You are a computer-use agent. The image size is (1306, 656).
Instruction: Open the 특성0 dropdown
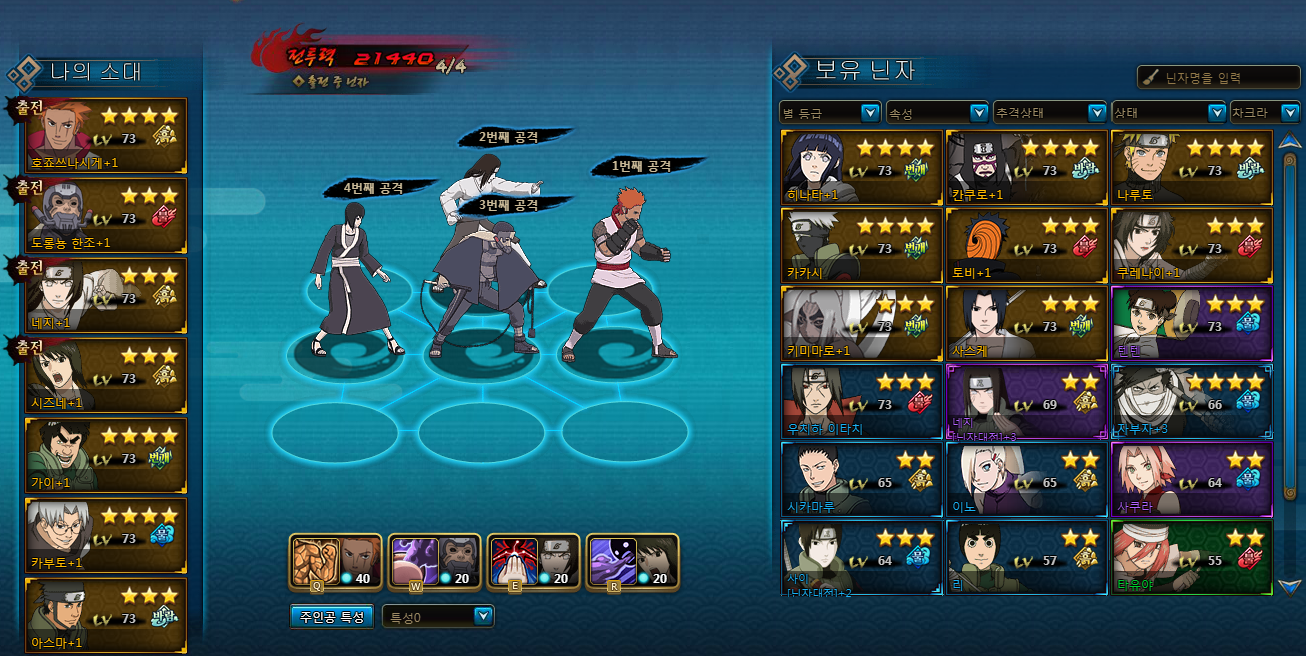(438, 616)
